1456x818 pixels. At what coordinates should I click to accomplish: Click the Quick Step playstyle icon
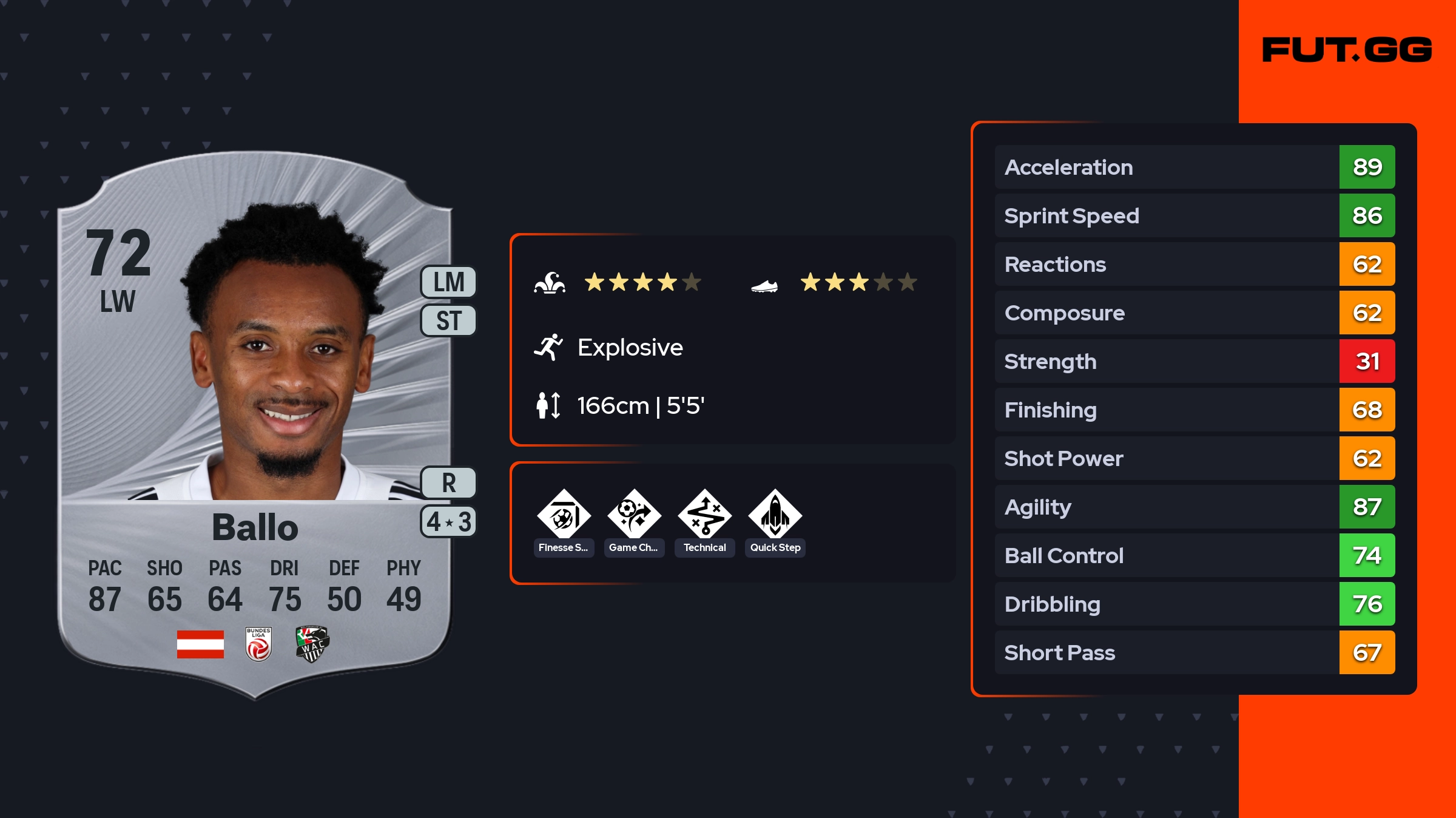(775, 515)
